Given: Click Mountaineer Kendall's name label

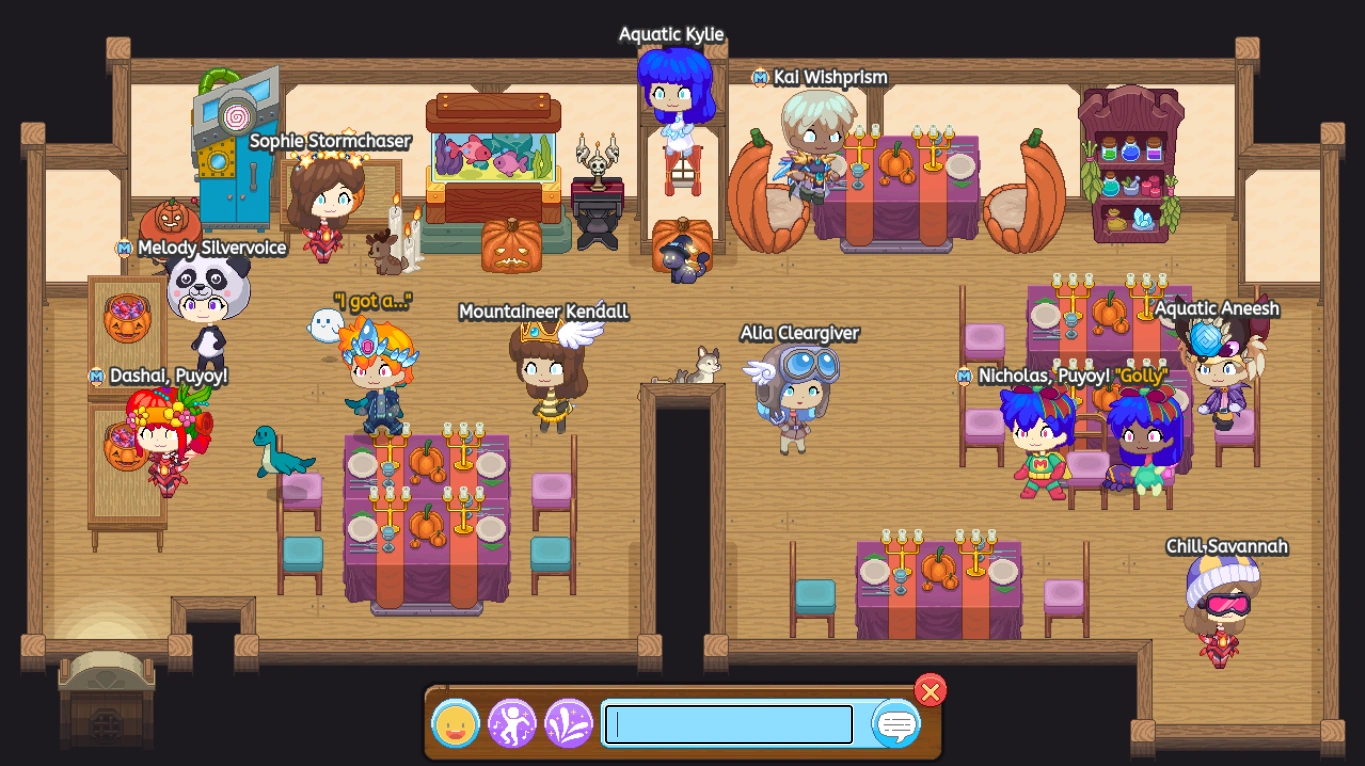Looking at the screenshot, I should (543, 312).
